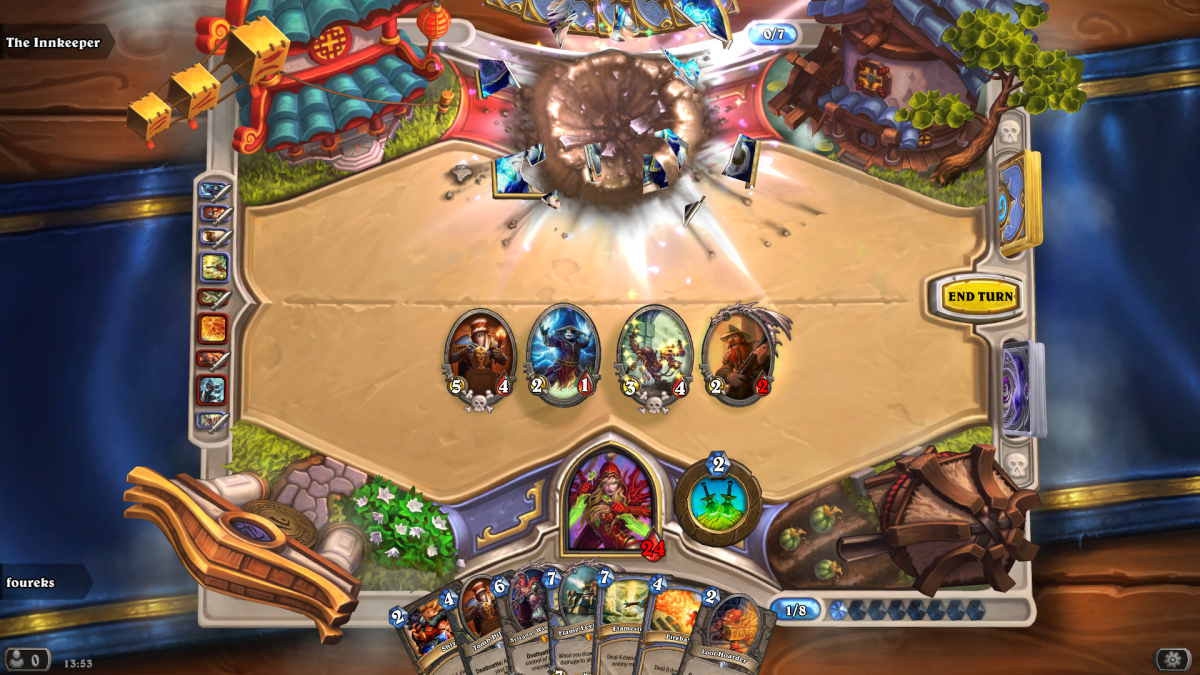Screen dimensions: 1200x675
Task: Open the friends list button
Action: (x=27, y=660)
